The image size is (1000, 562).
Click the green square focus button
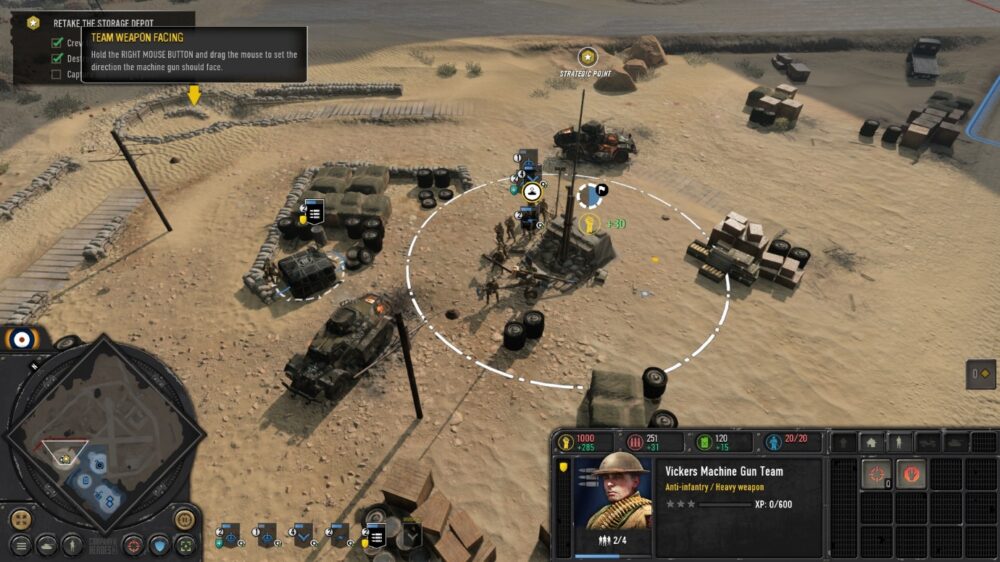pyautogui.click(x=185, y=546)
